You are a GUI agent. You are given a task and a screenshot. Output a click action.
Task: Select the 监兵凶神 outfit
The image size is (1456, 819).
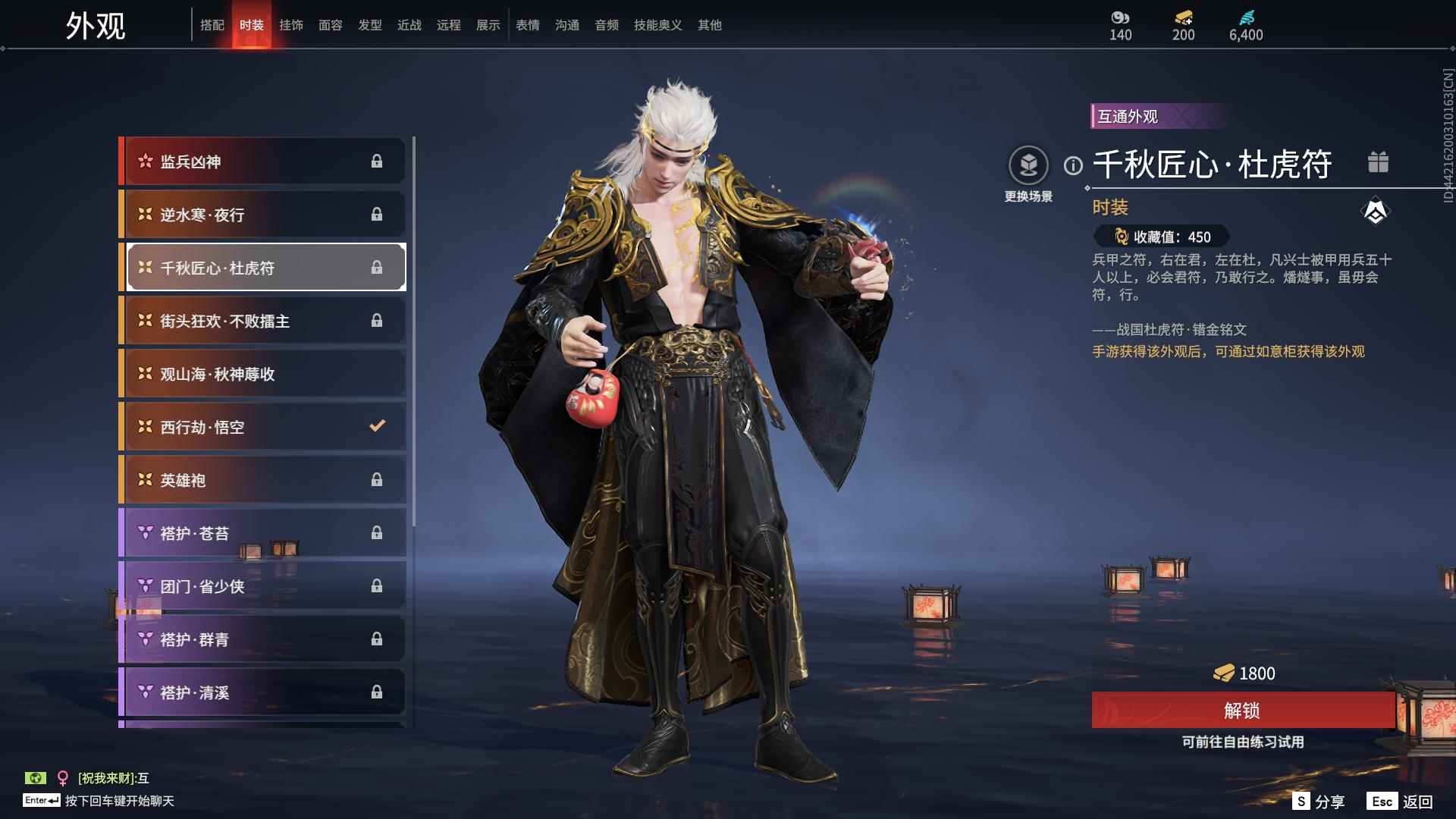coord(263,162)
